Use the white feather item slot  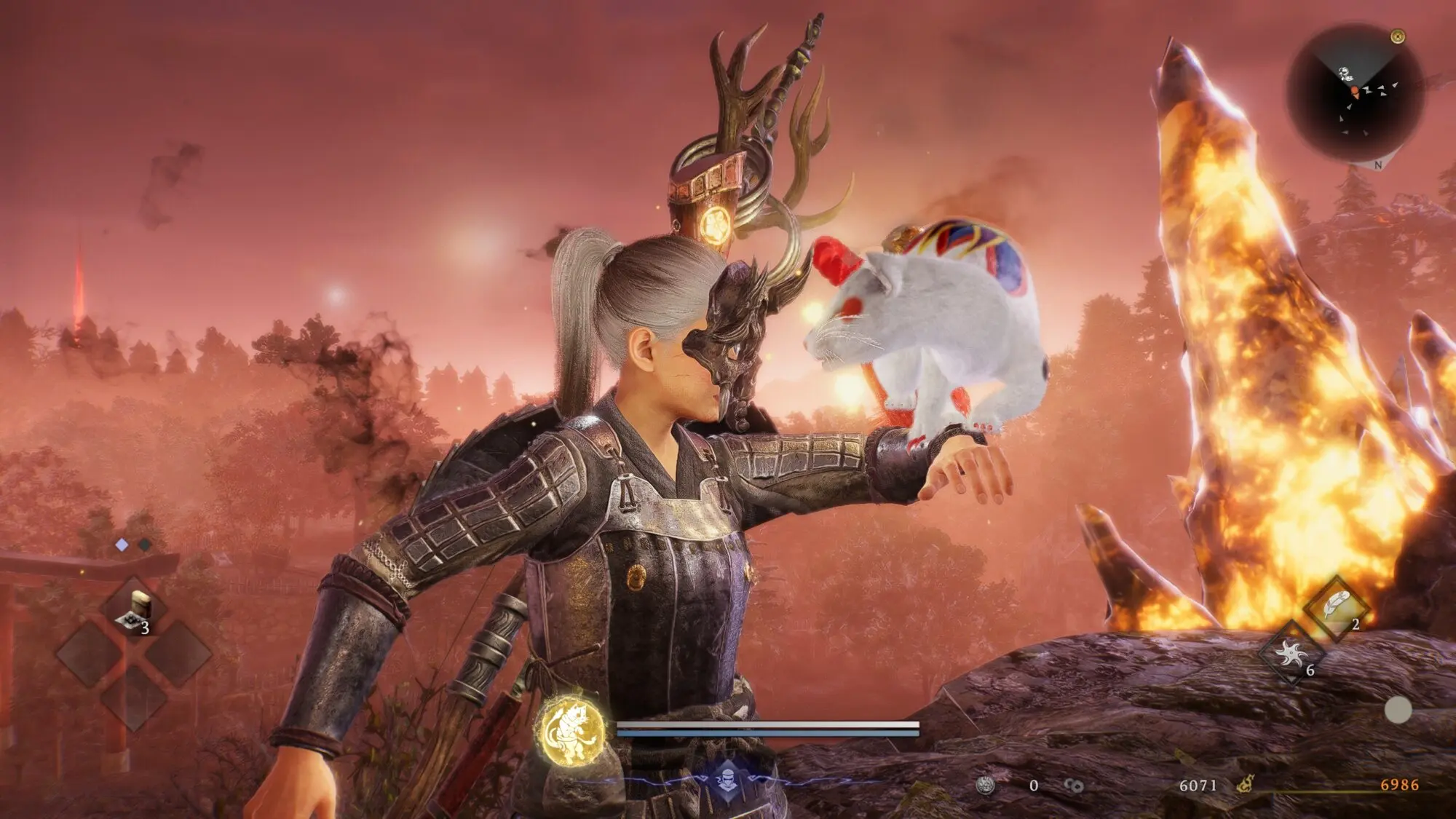point(1336,608)
